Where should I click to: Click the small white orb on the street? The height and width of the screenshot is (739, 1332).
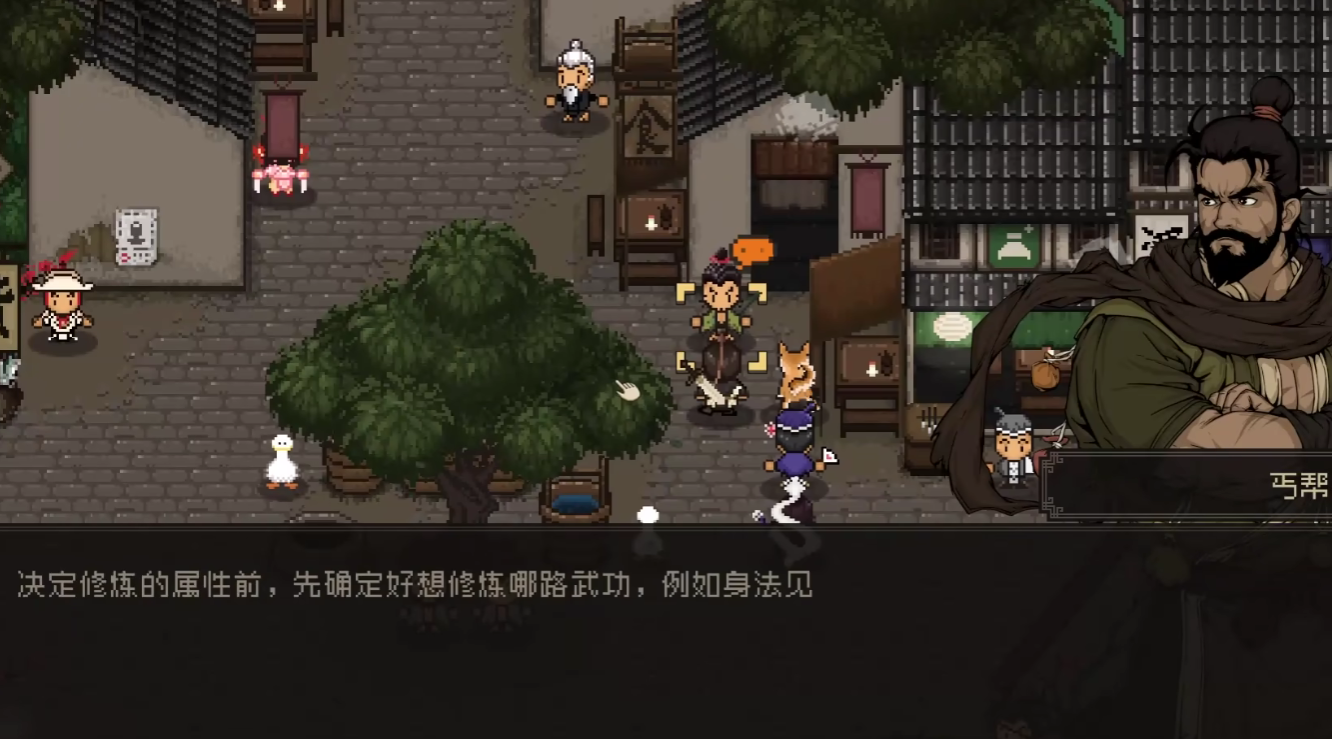(647, 513)
